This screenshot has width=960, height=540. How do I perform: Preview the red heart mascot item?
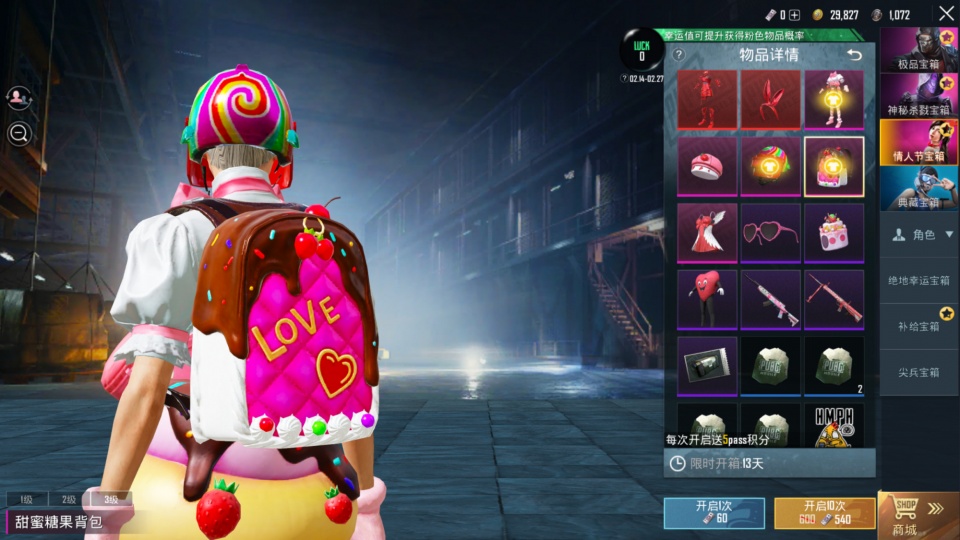pos(707,299)
